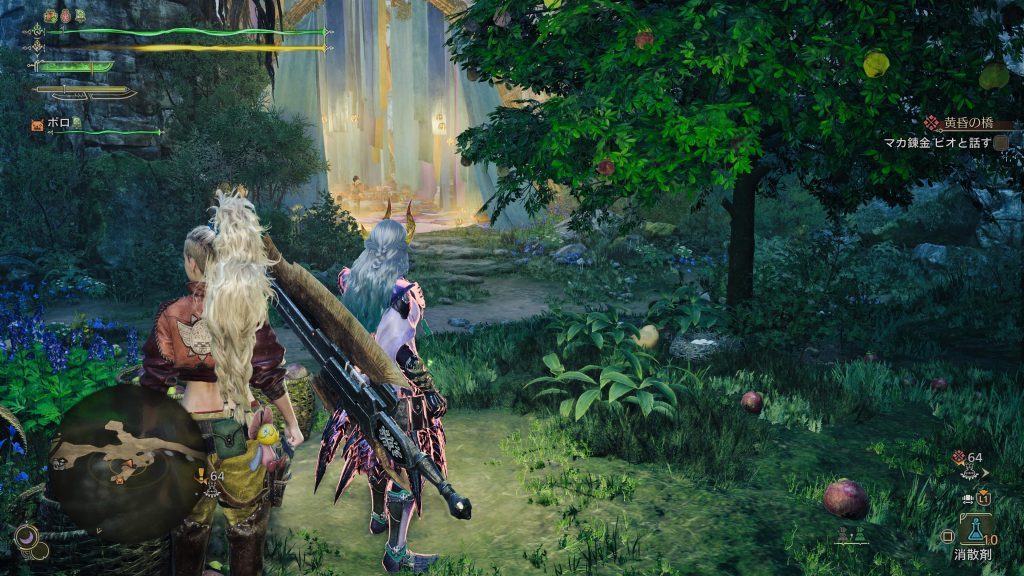This screenshot has width=1024, height=576.
Task: Select the ボロ Palico companion icon
Action: (x=37, y=124)
